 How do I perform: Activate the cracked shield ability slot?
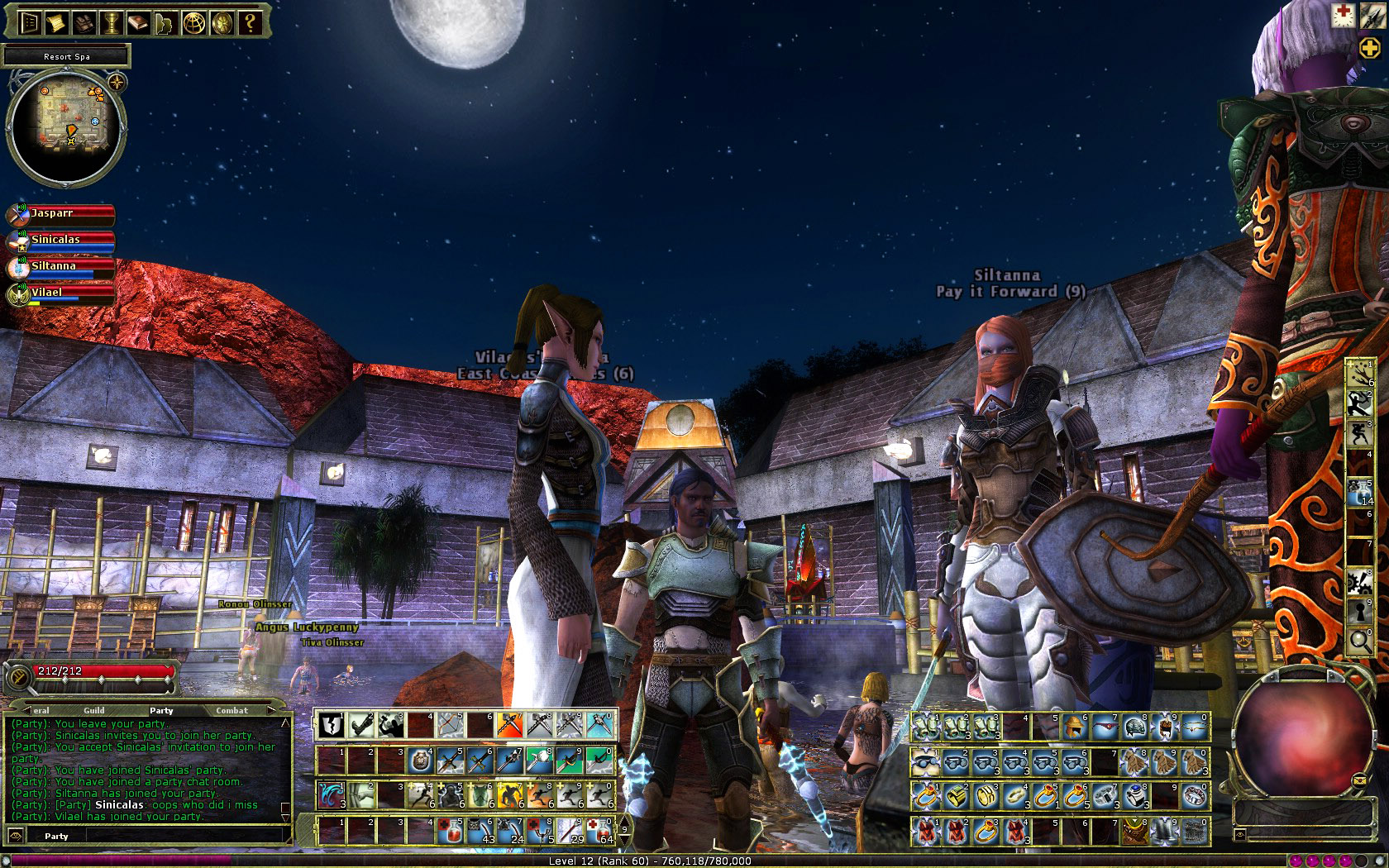tap(332, 725)
